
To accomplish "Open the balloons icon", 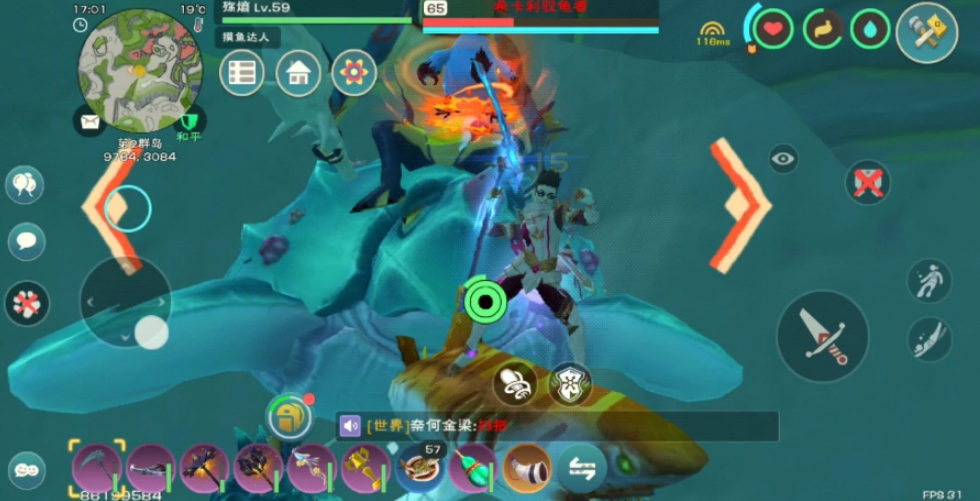I will 25,185.
